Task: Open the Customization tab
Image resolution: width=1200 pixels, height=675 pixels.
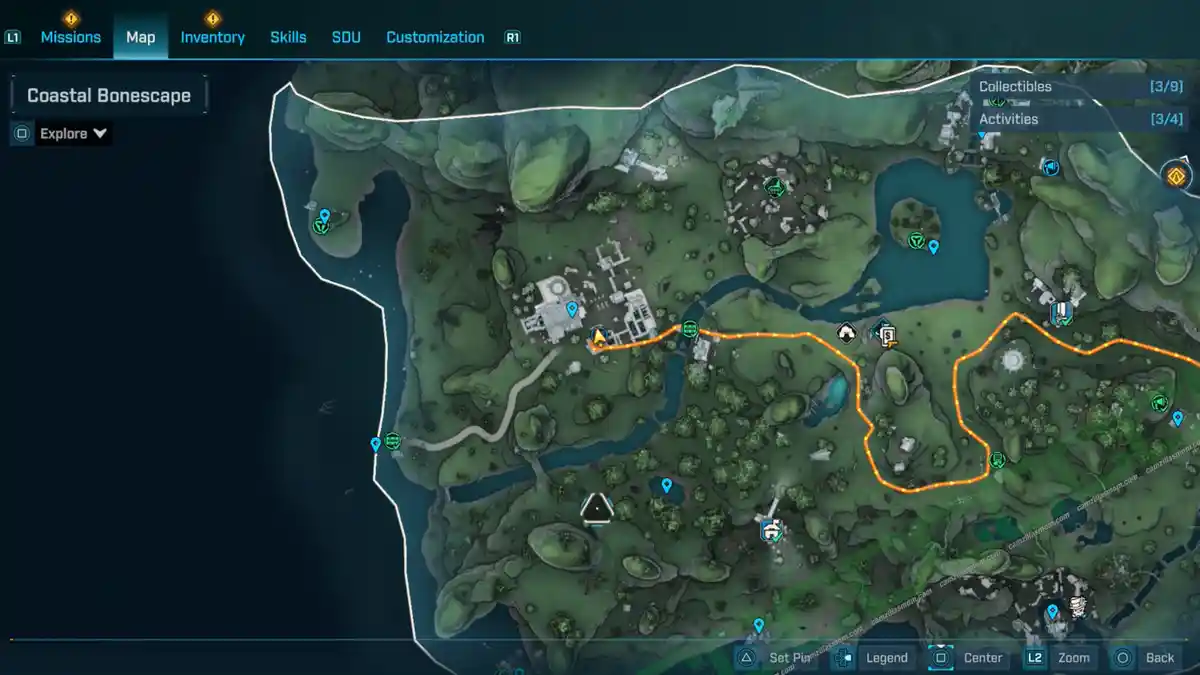Action: point(435,37)
